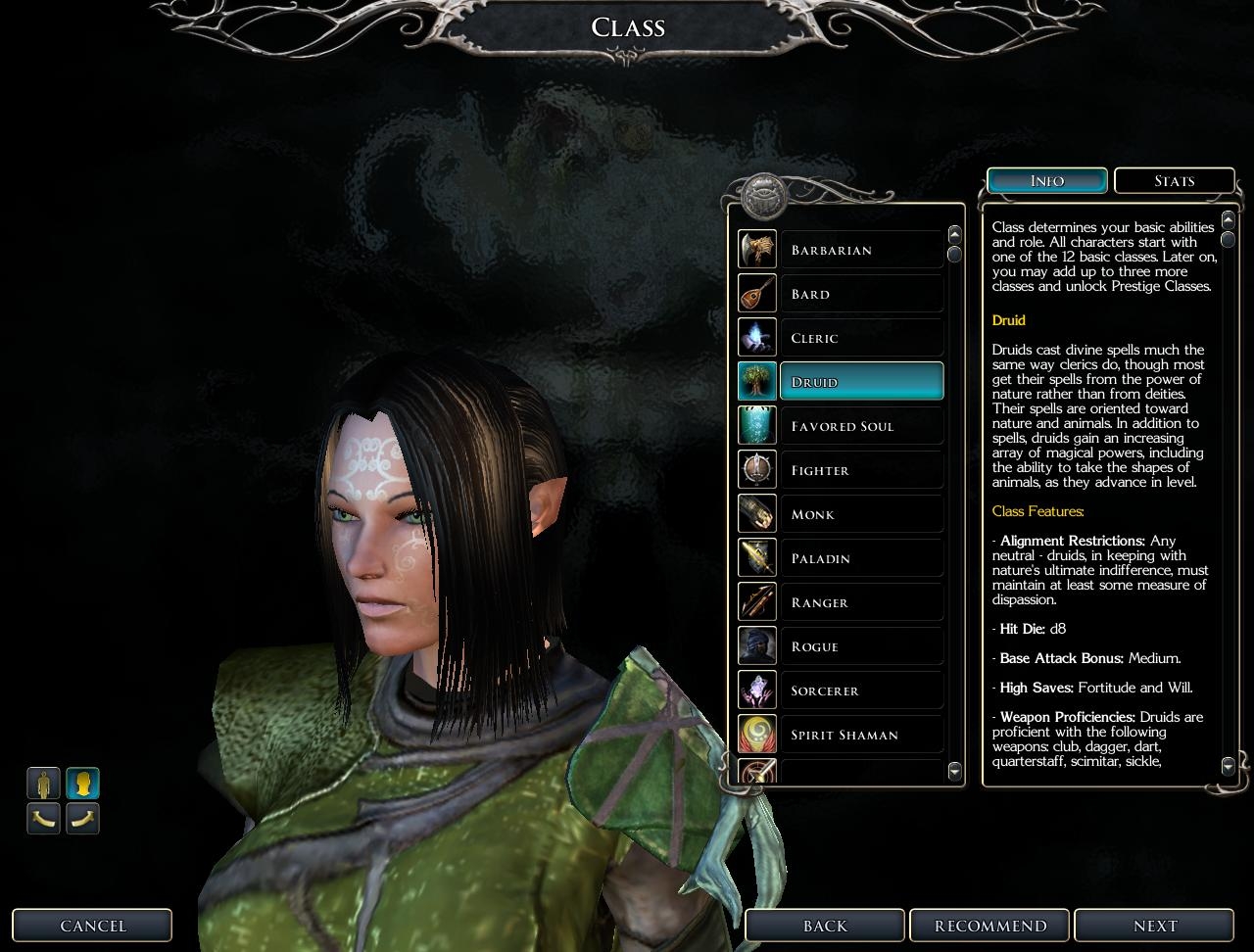Select the Favored Soul class
Image resolution: width=1254 pixels, height=952 pixels.
click(861, 426)
